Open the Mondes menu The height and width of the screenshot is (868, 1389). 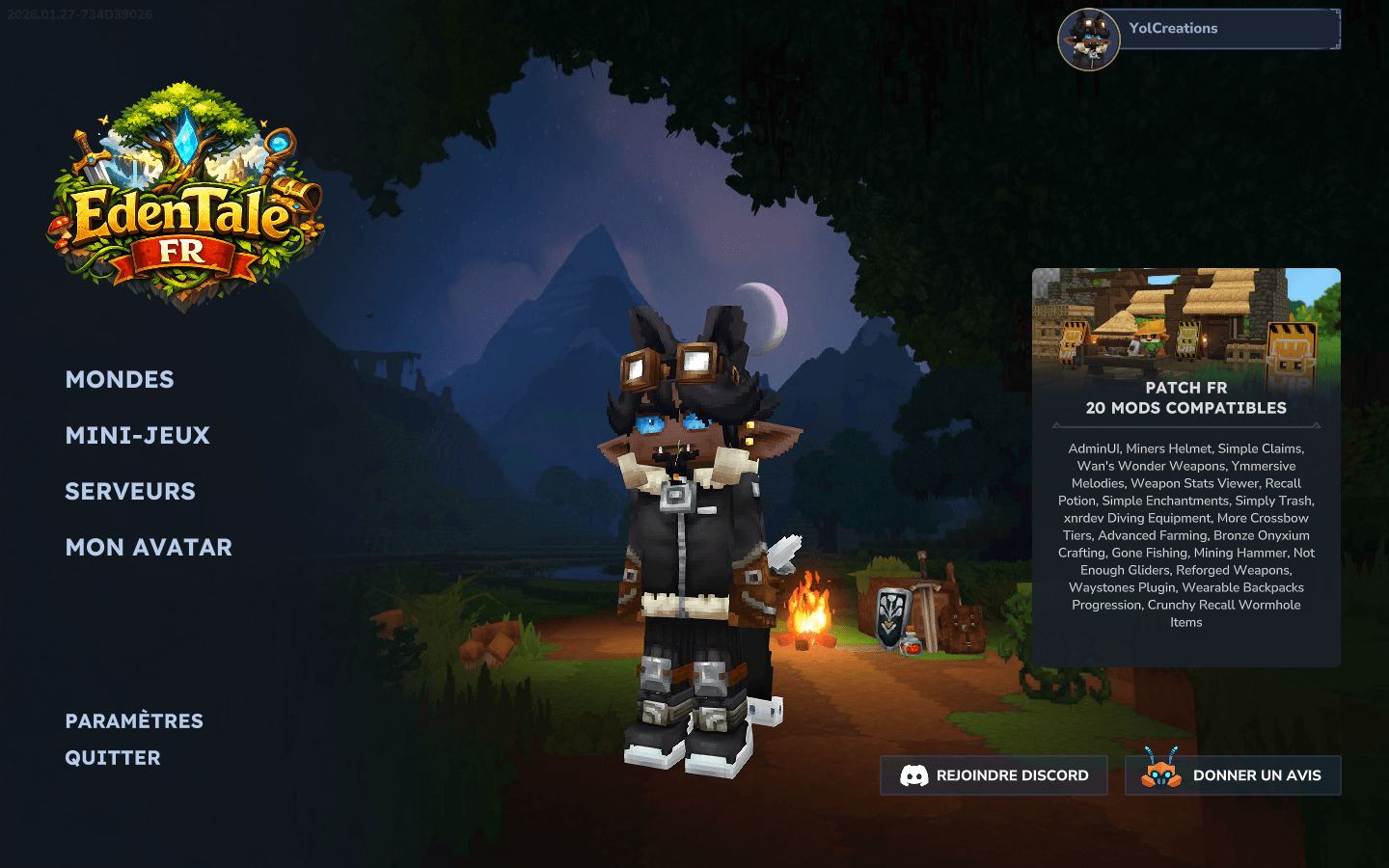click(120, 380)
